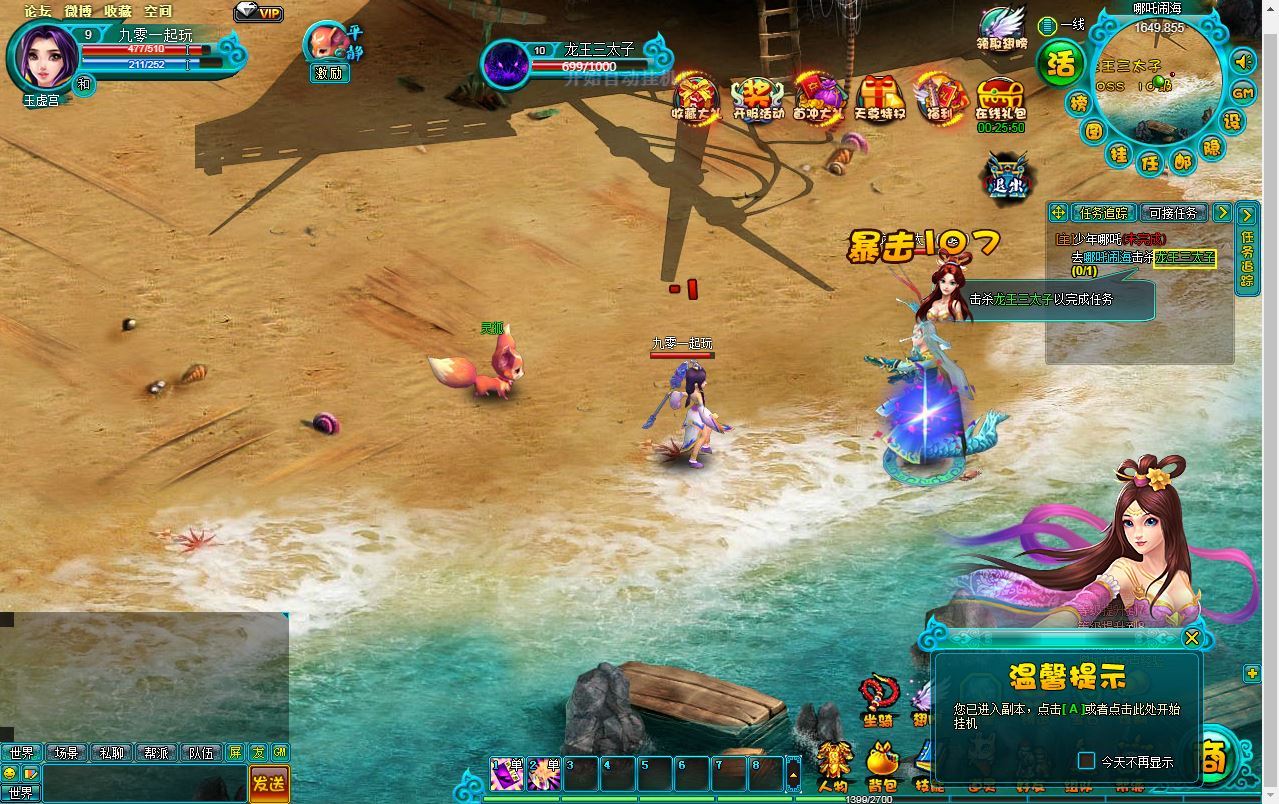Image resolution: width=1279 pixels, height=804 pixels.
Task: Open the chat emoji picker
Action: click(10, 773)
